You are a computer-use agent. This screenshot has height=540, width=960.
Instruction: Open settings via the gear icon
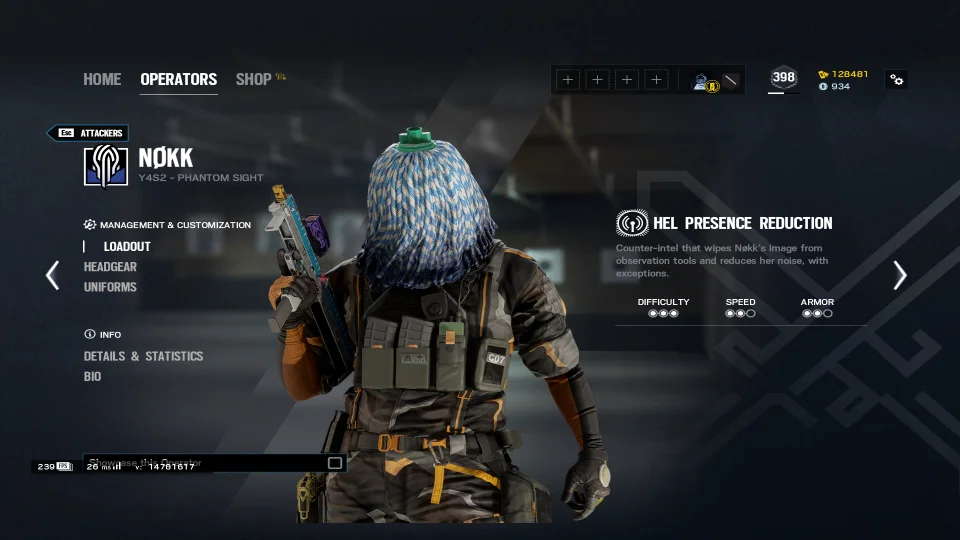tap(897, 80)
